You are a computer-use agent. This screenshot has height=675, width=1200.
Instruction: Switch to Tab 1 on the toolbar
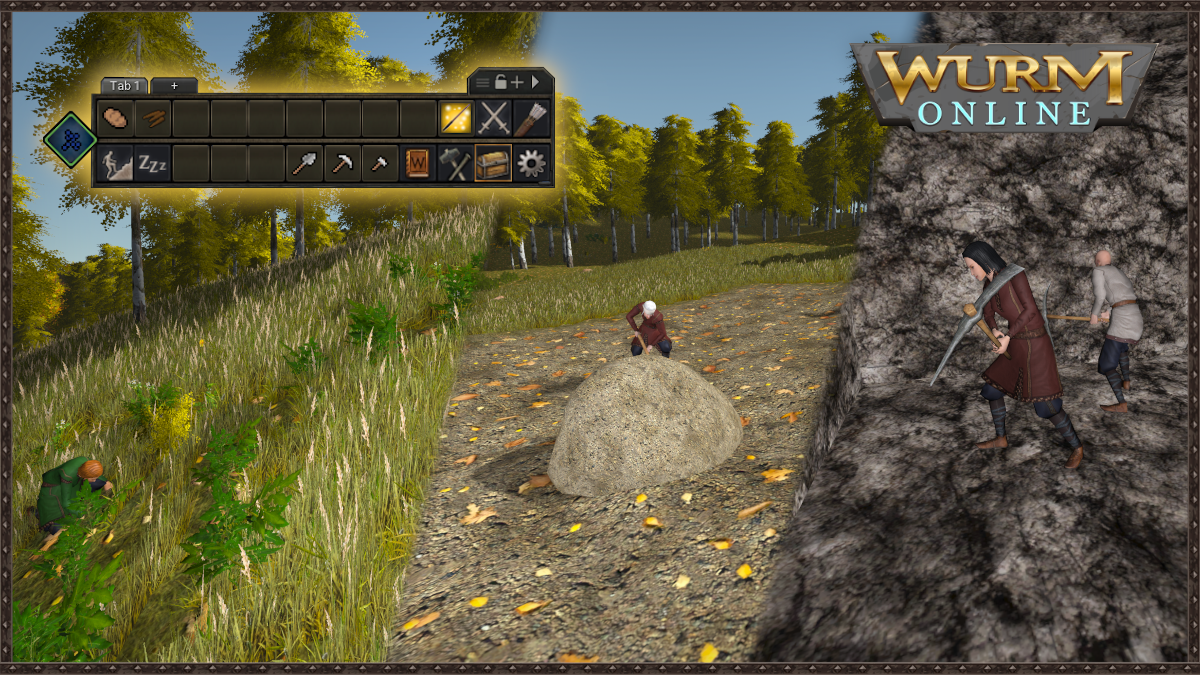click(125, 86)
